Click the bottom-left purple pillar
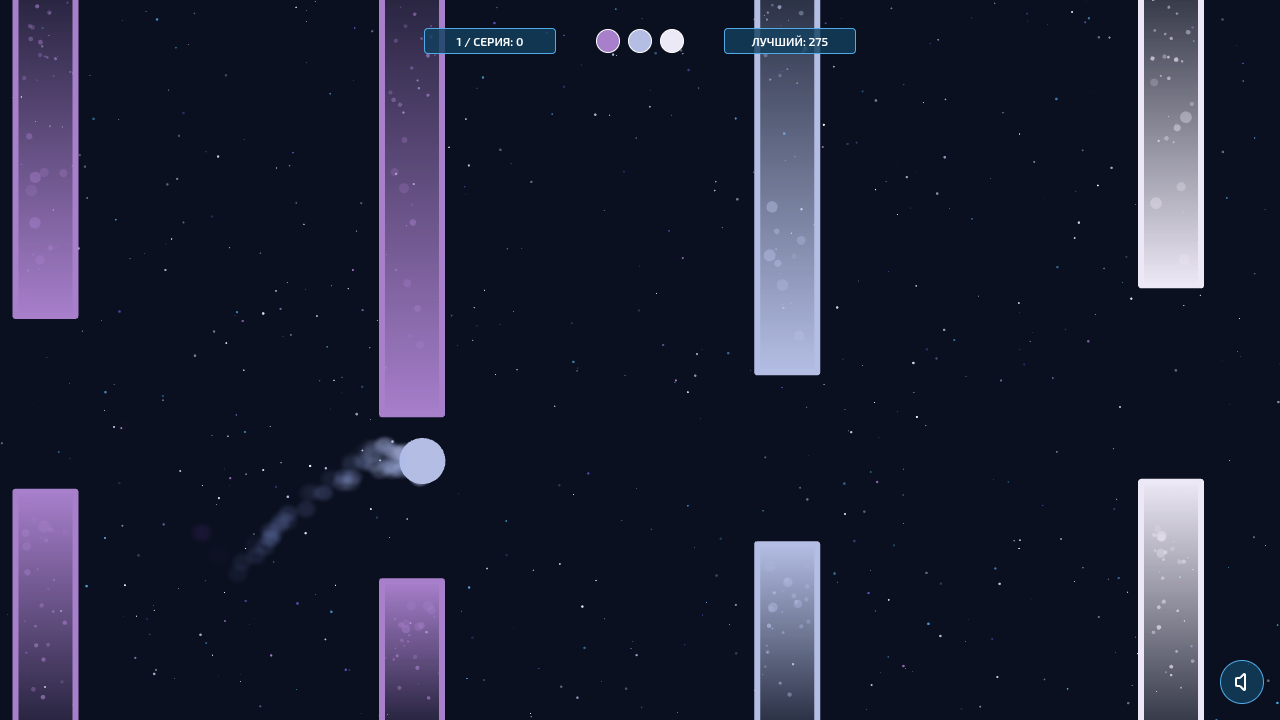The width and height of the screenshot is (1280, 720). click(x=45, y=600)
